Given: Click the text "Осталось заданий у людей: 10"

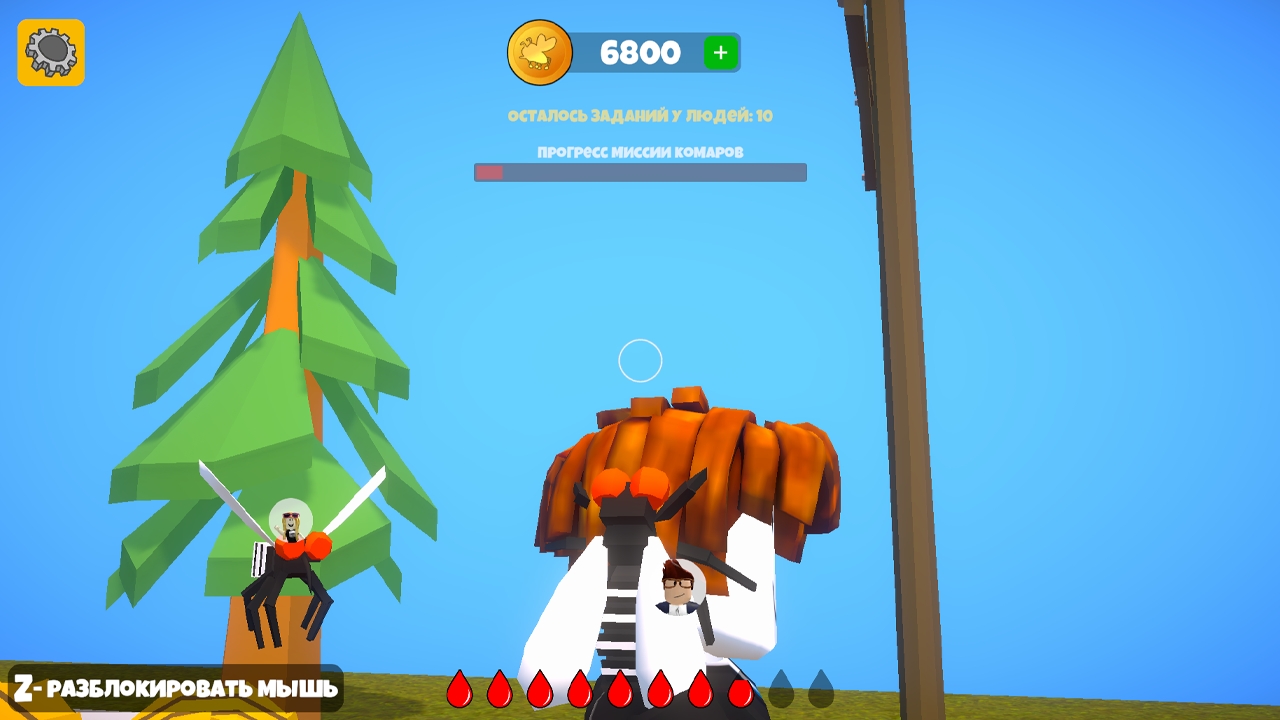Looking at the screenshot, I should pyautogui.click(x=640, y=115).
